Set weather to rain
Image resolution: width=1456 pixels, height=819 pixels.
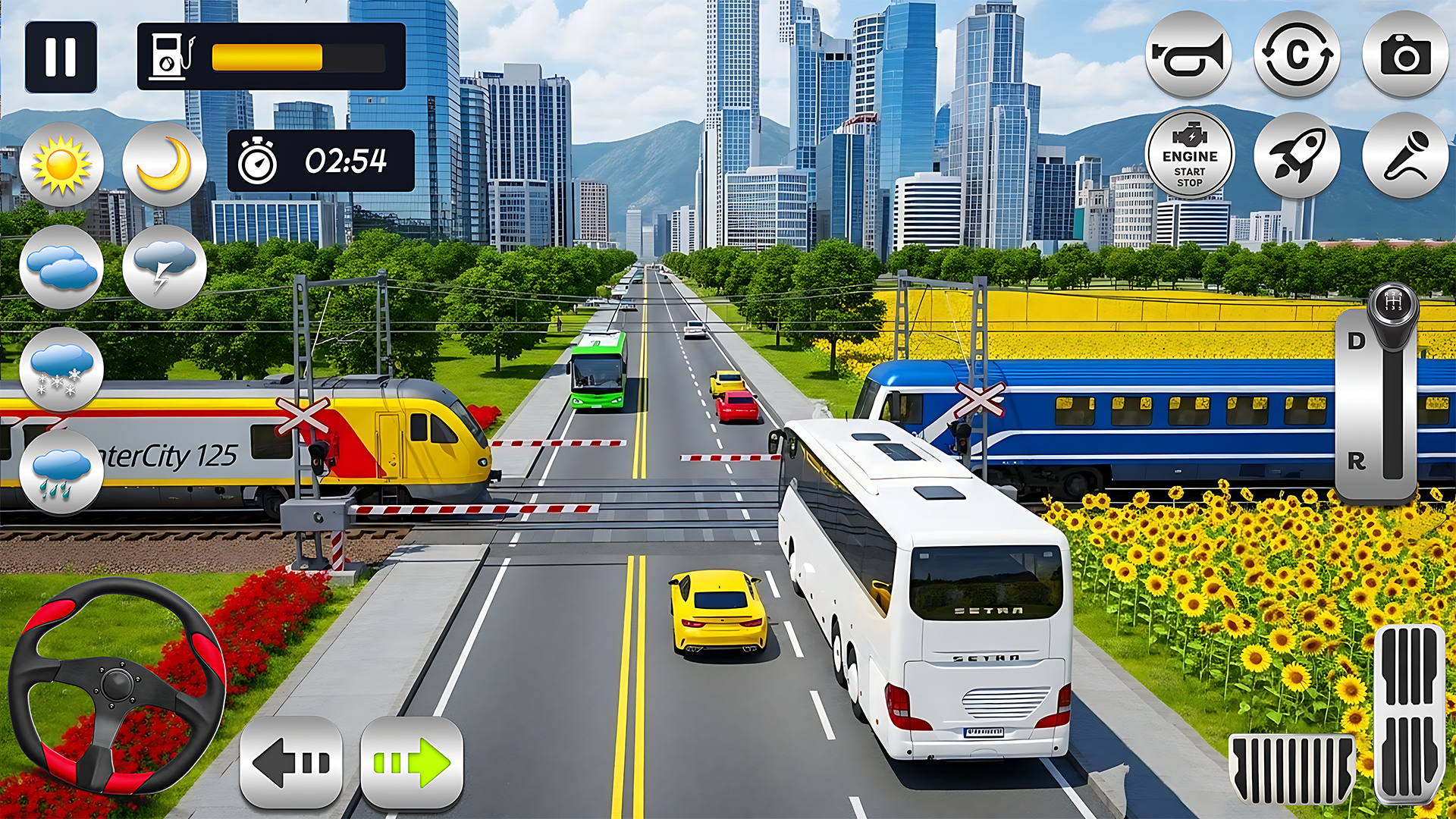pyautogui.click(x=61, y=472)
